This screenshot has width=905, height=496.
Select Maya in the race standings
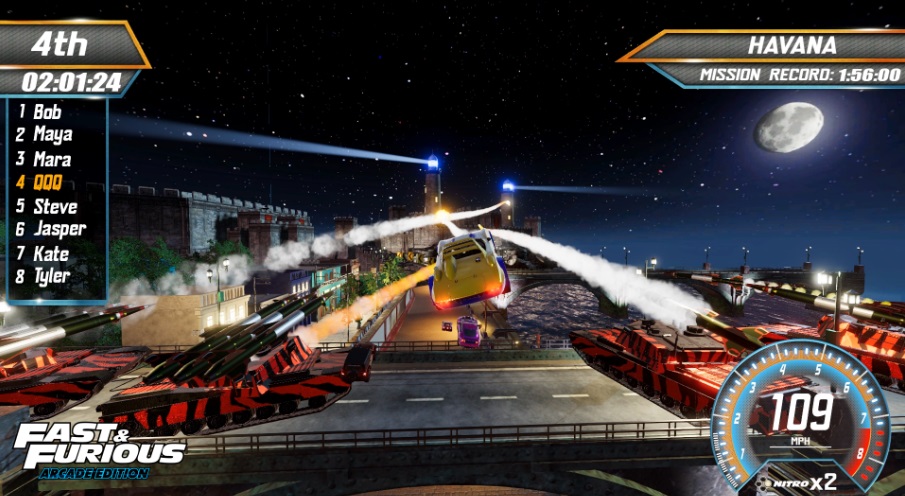pos(52,135)
